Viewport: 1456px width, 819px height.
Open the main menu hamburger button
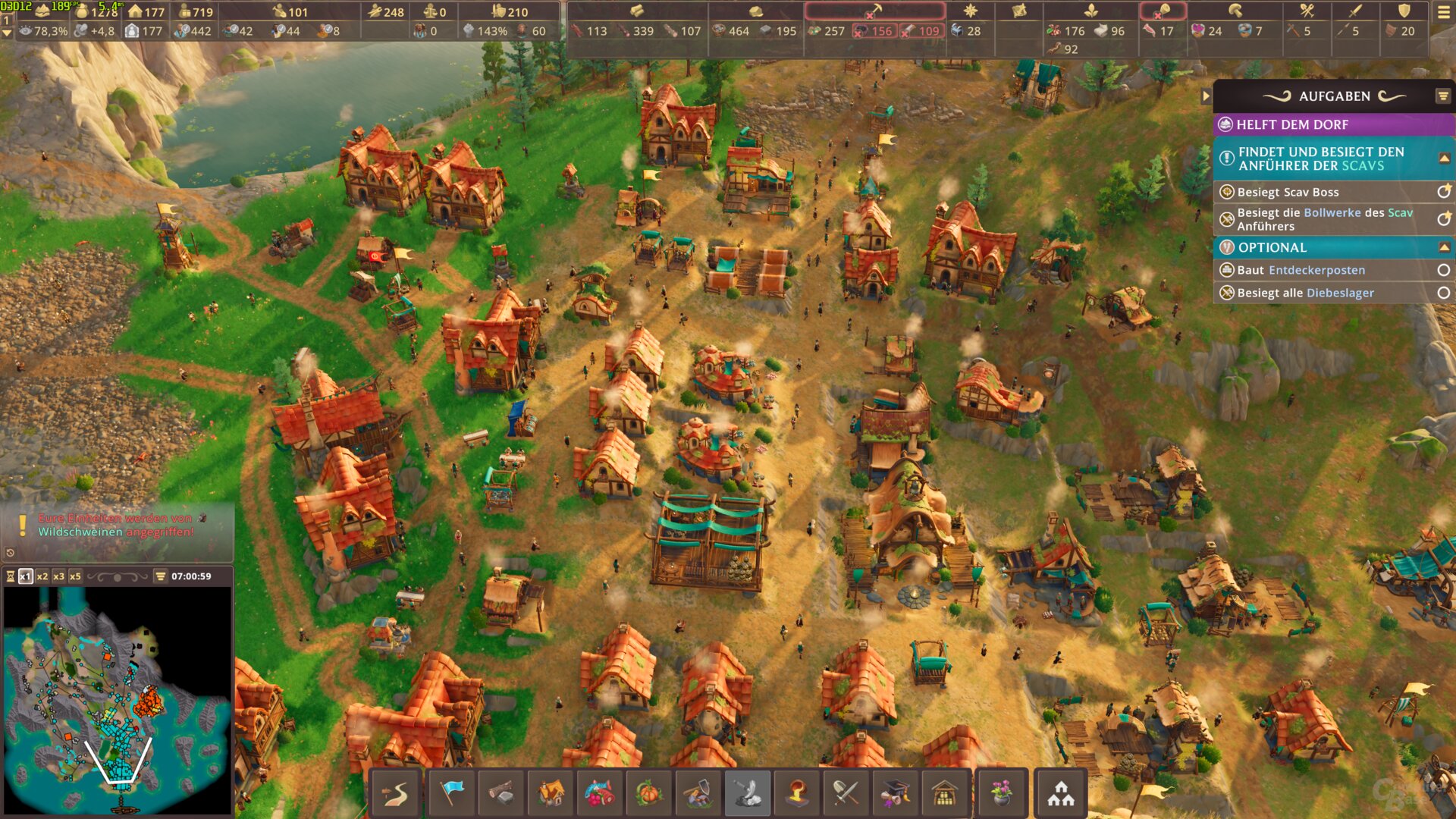1443,12
